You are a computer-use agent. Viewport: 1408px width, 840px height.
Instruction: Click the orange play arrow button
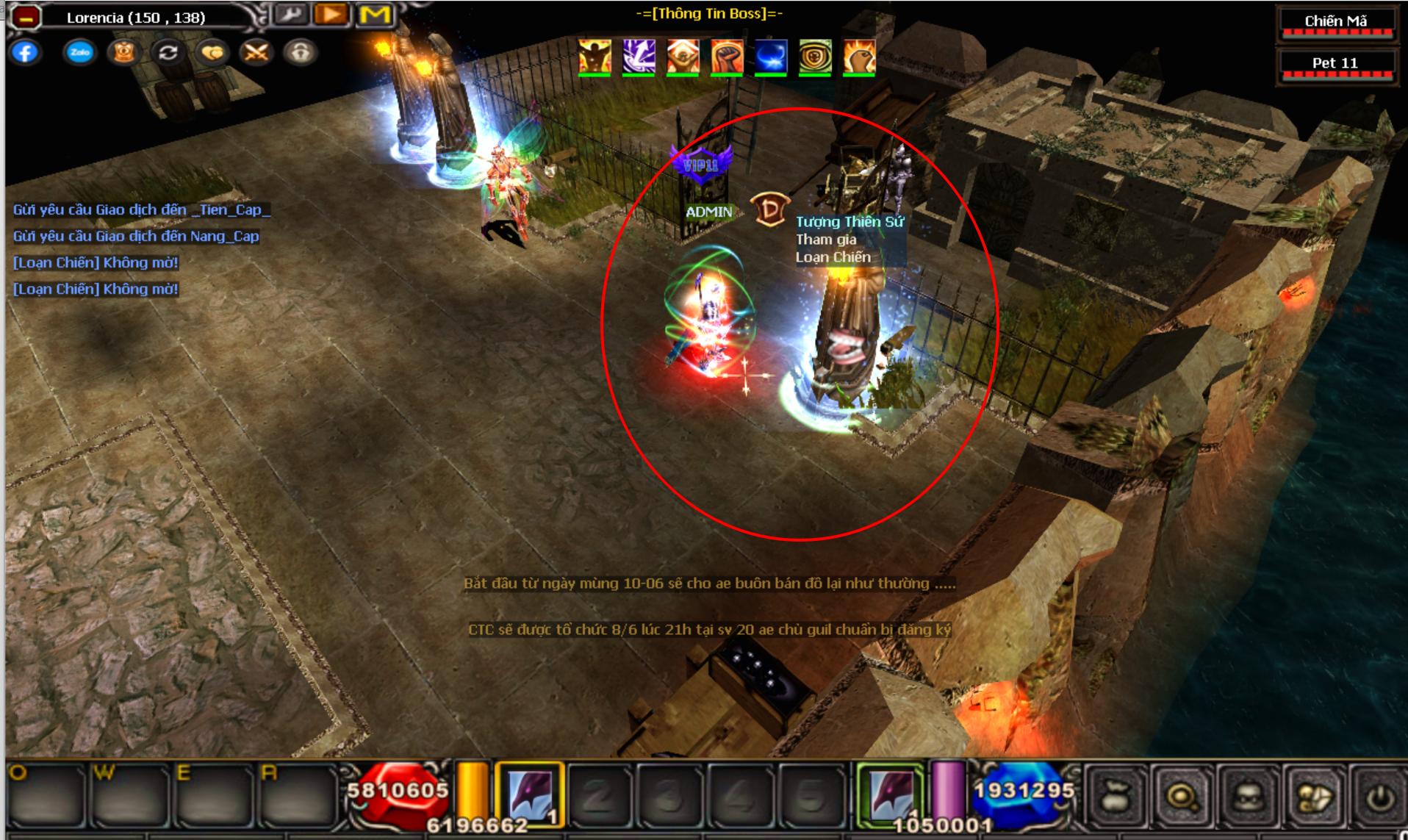coord(331,15)
